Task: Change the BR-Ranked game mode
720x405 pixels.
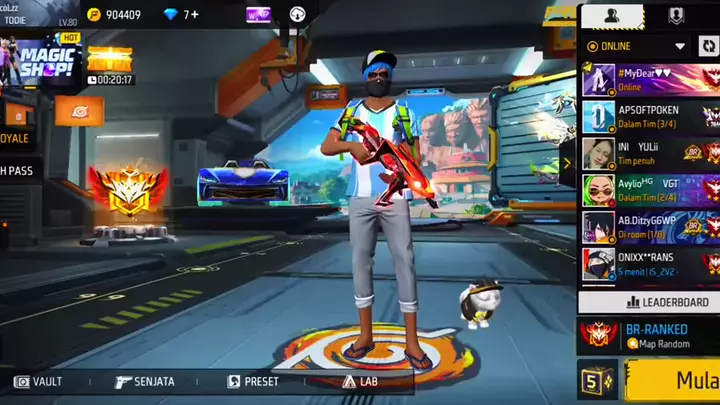Action: point(650,335)
